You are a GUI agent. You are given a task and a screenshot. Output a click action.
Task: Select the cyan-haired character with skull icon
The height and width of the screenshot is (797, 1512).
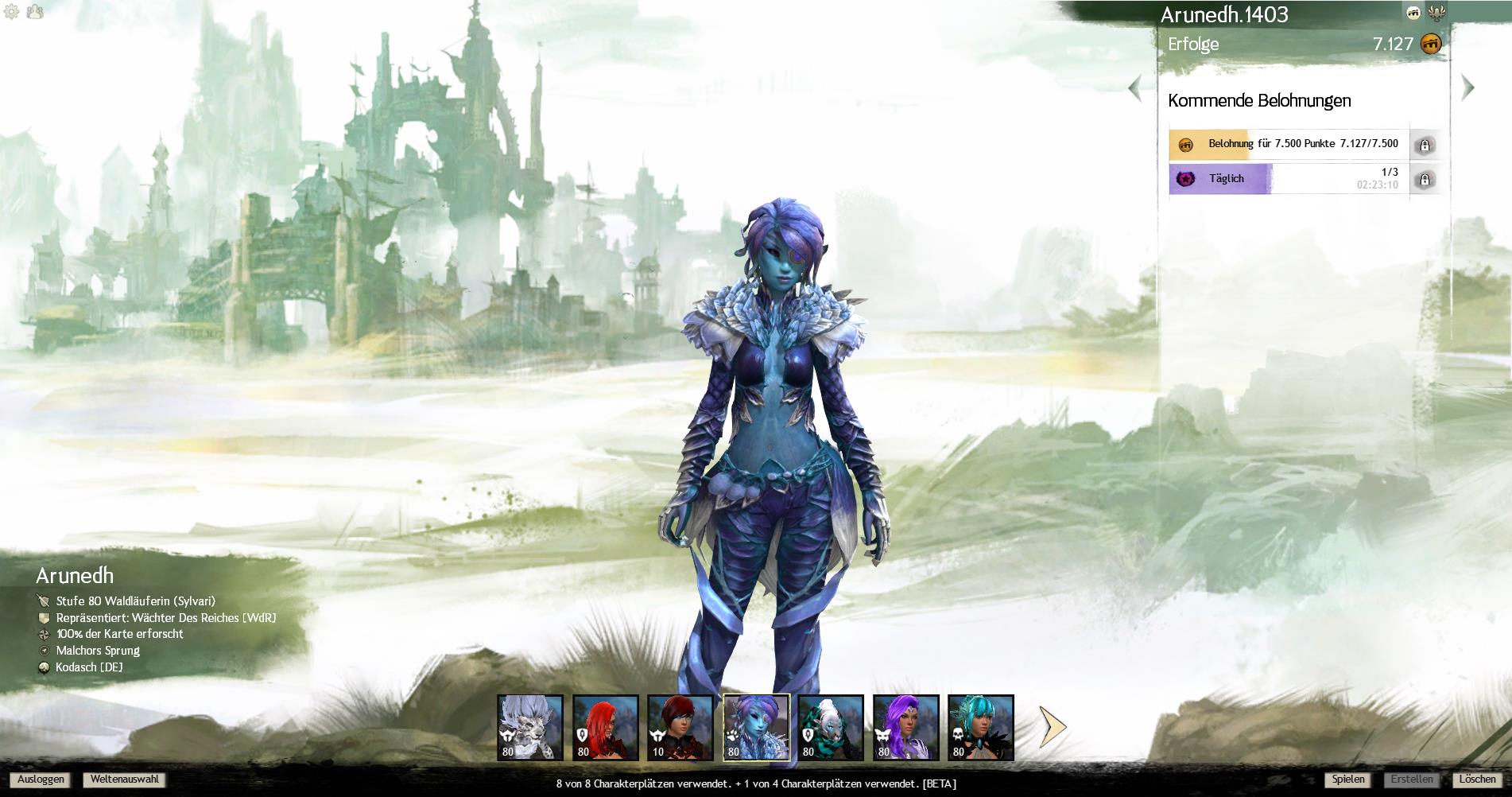[980, 727]
